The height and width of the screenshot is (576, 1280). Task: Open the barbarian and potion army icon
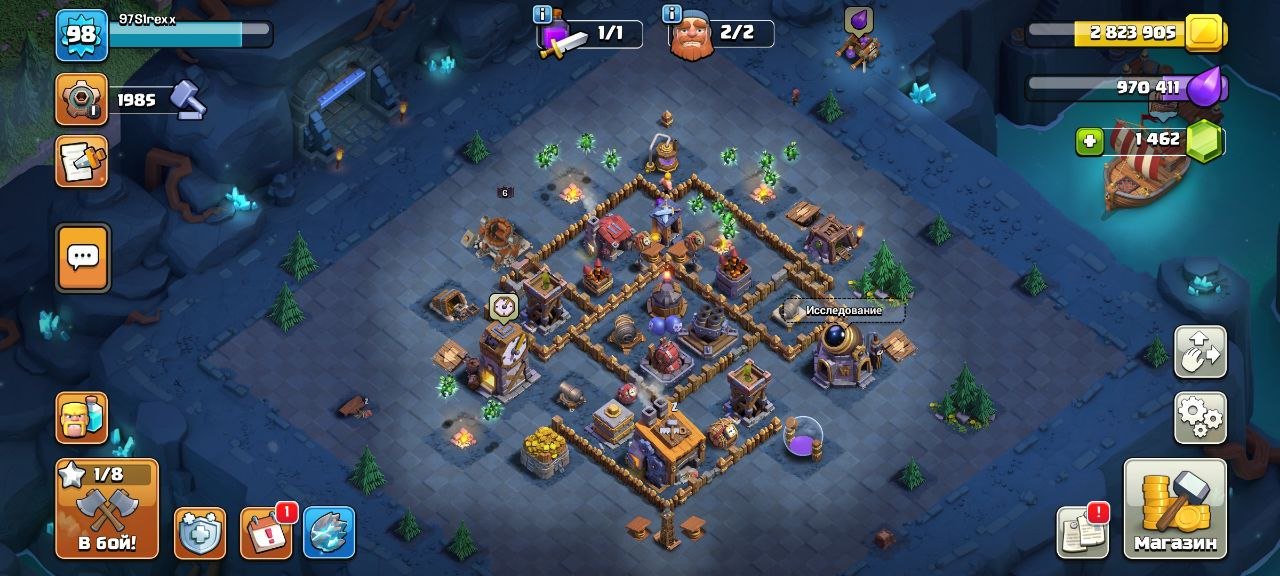[82, 418]
